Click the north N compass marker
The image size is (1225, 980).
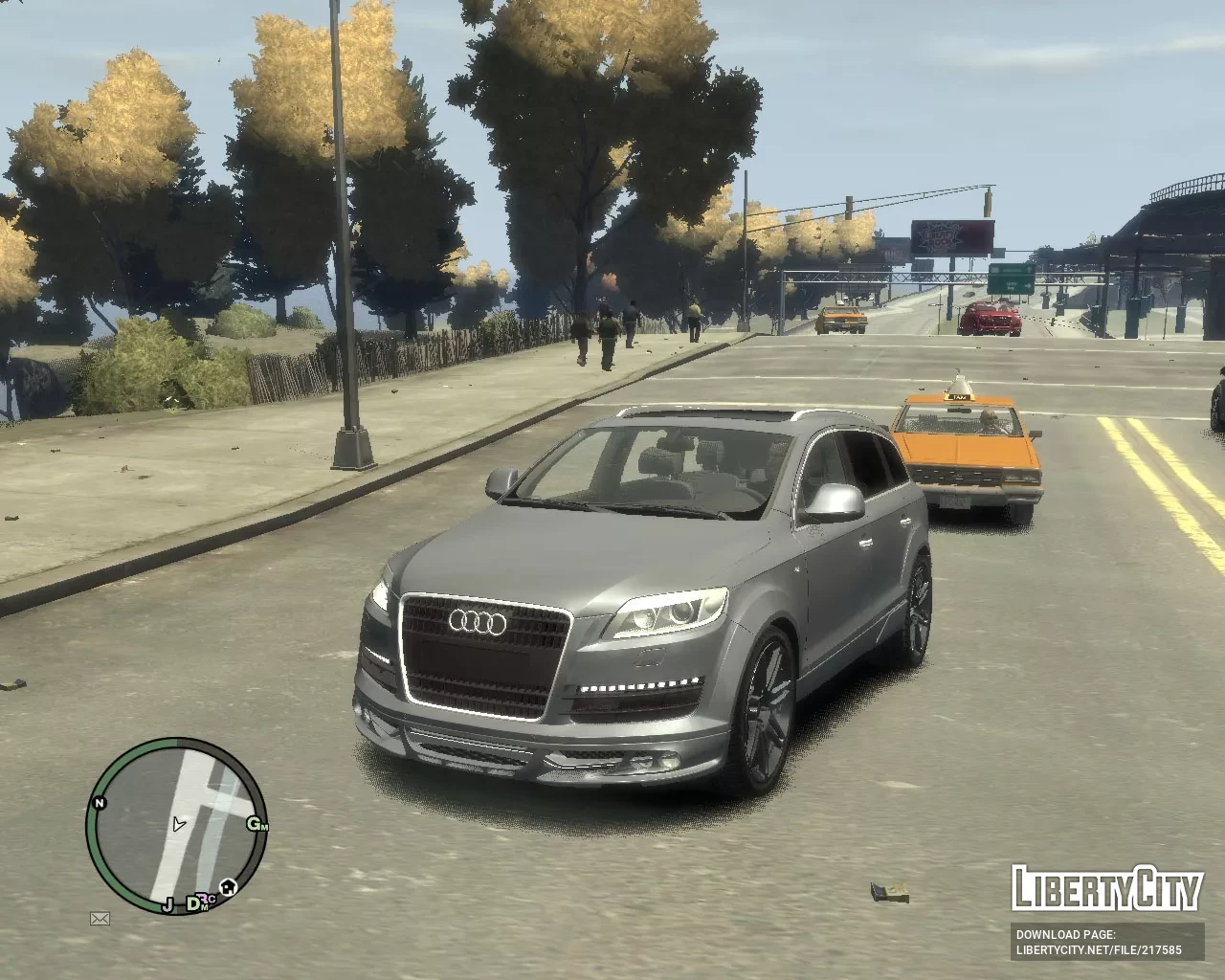click(98, 804)
